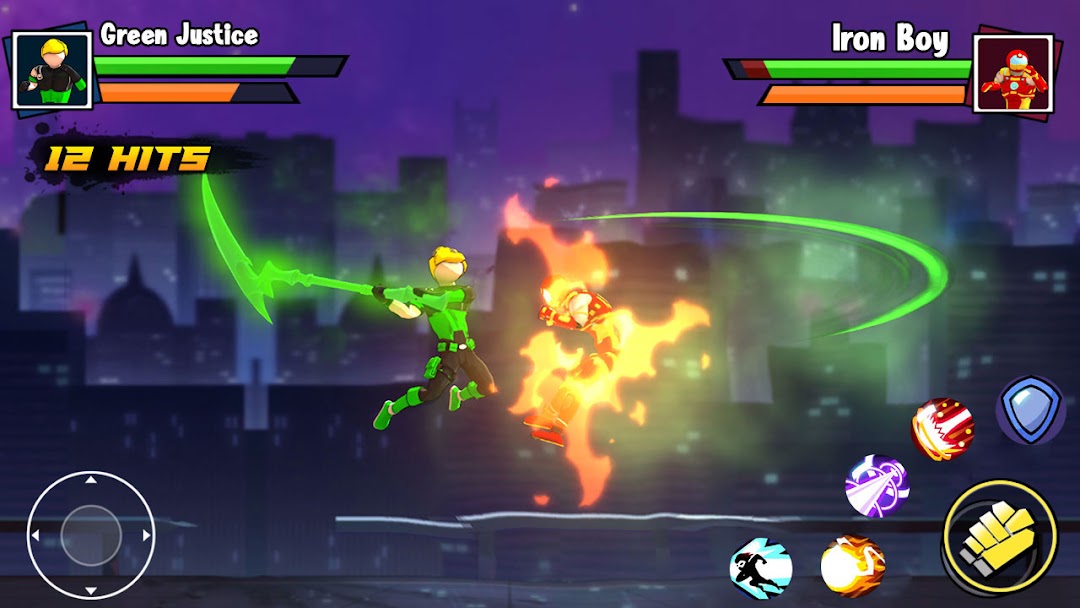This screenshot has height=608, width=1080.
Task: Trigger the purple beam skill
Action: [876, 486]
